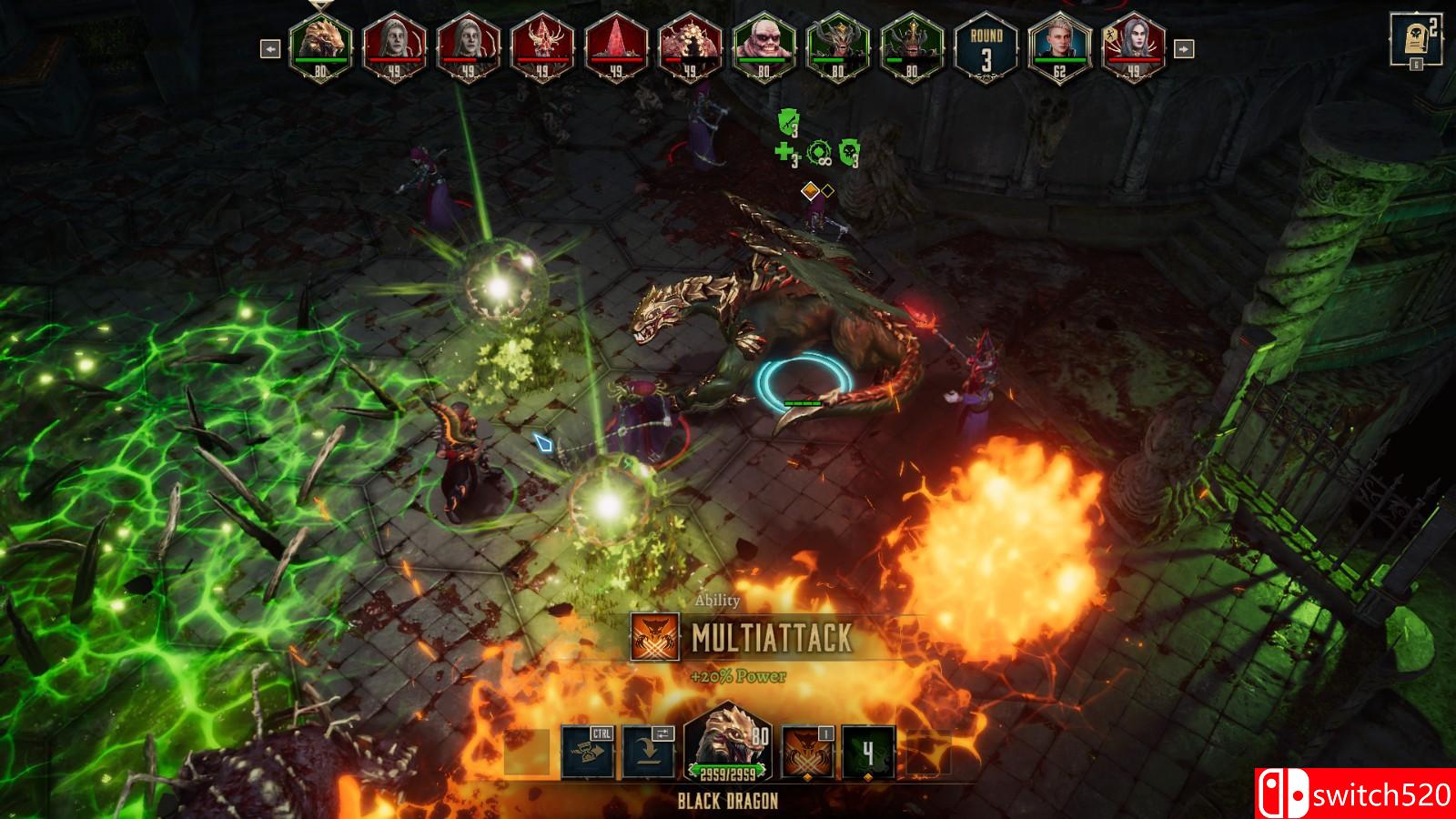Click the Round 3 marker in turn order
This screenshot has width=1456, height=819.
point(985,48)
